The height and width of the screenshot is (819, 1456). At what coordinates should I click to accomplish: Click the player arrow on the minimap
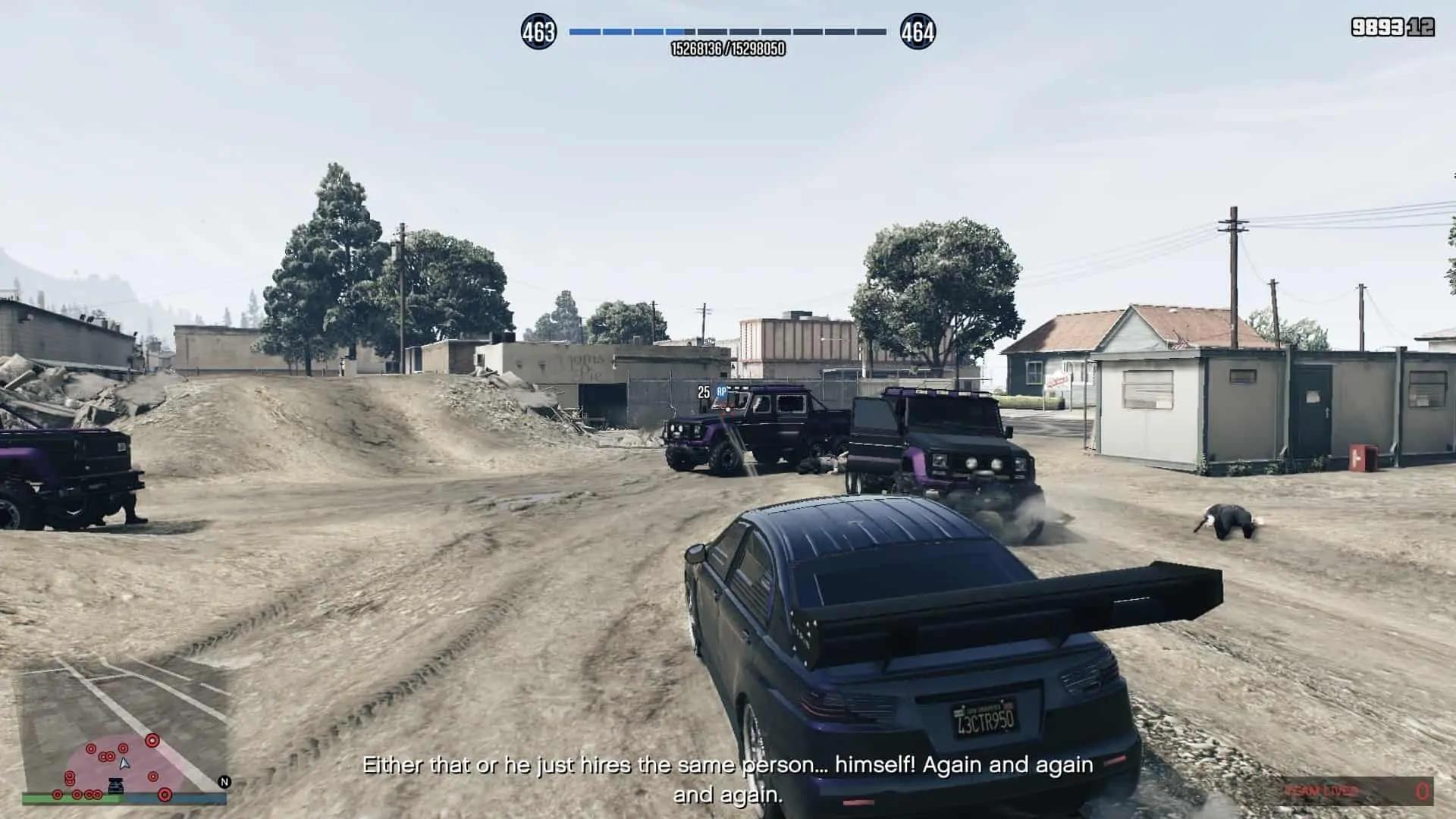124,764
